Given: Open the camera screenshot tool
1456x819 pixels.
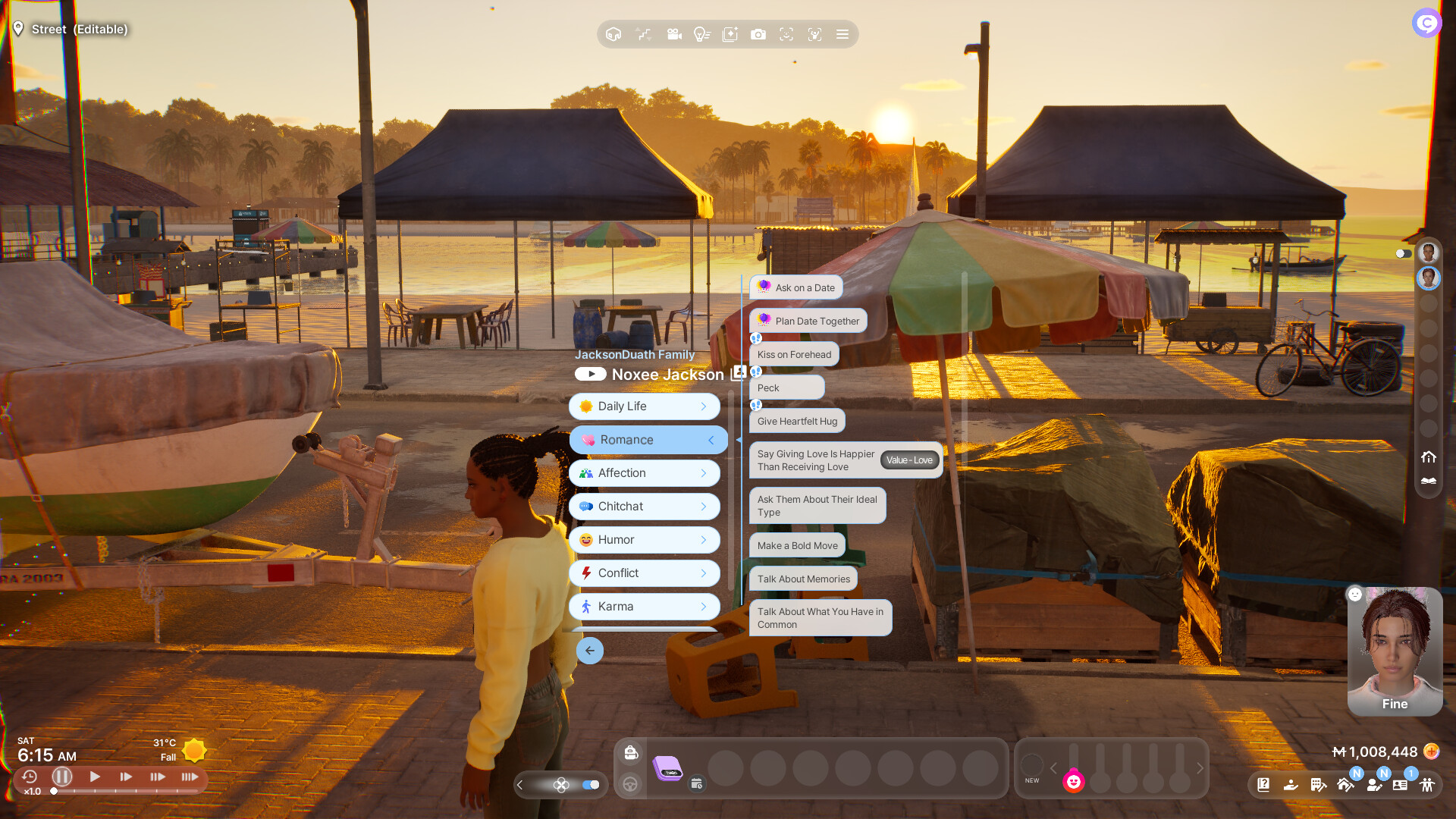Looking at the screenshot, I should 758,34.
